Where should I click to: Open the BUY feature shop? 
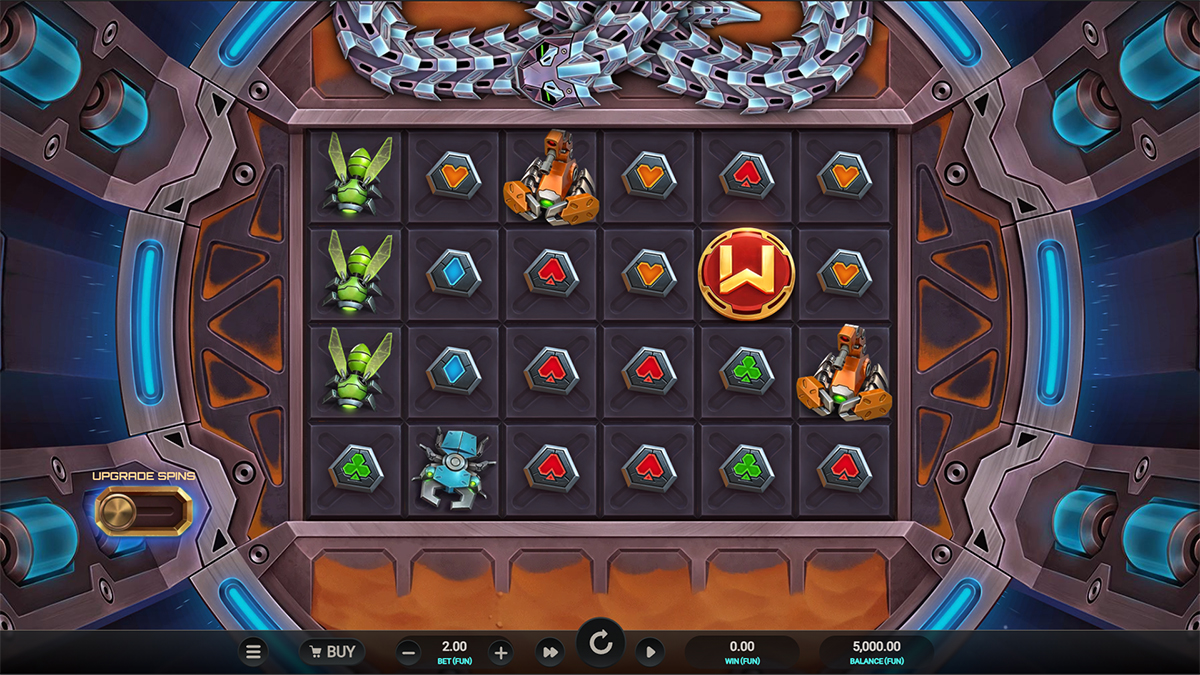click(333, 652)
